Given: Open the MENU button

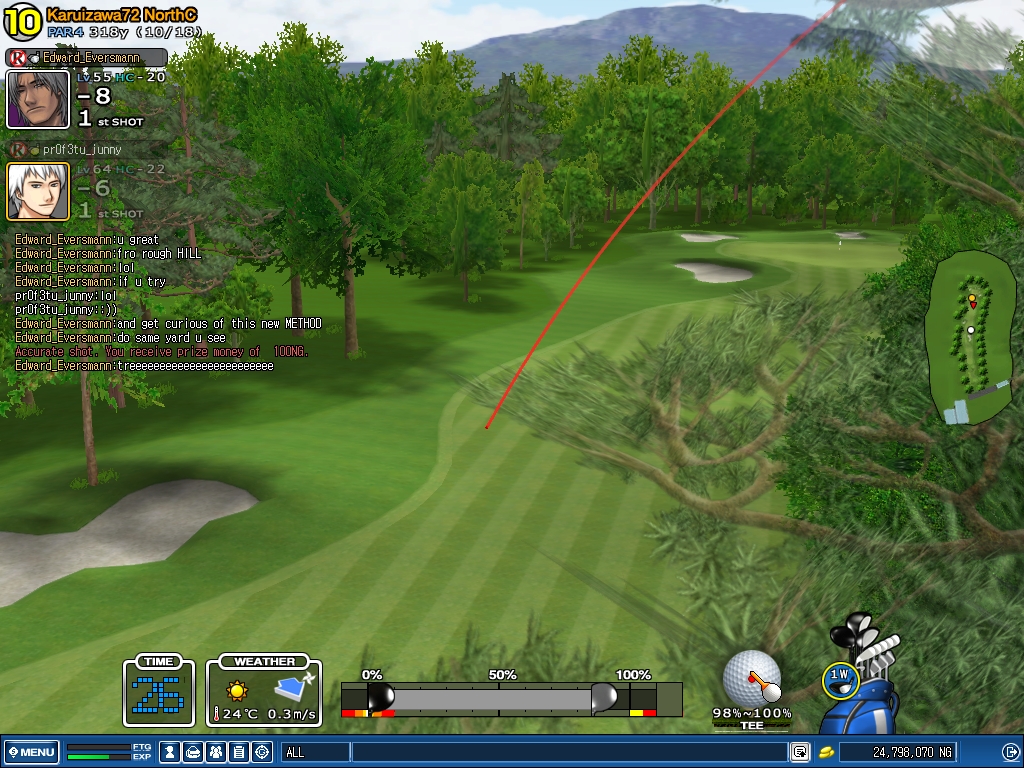Looking at the screenshot, I should click(31, 752).
